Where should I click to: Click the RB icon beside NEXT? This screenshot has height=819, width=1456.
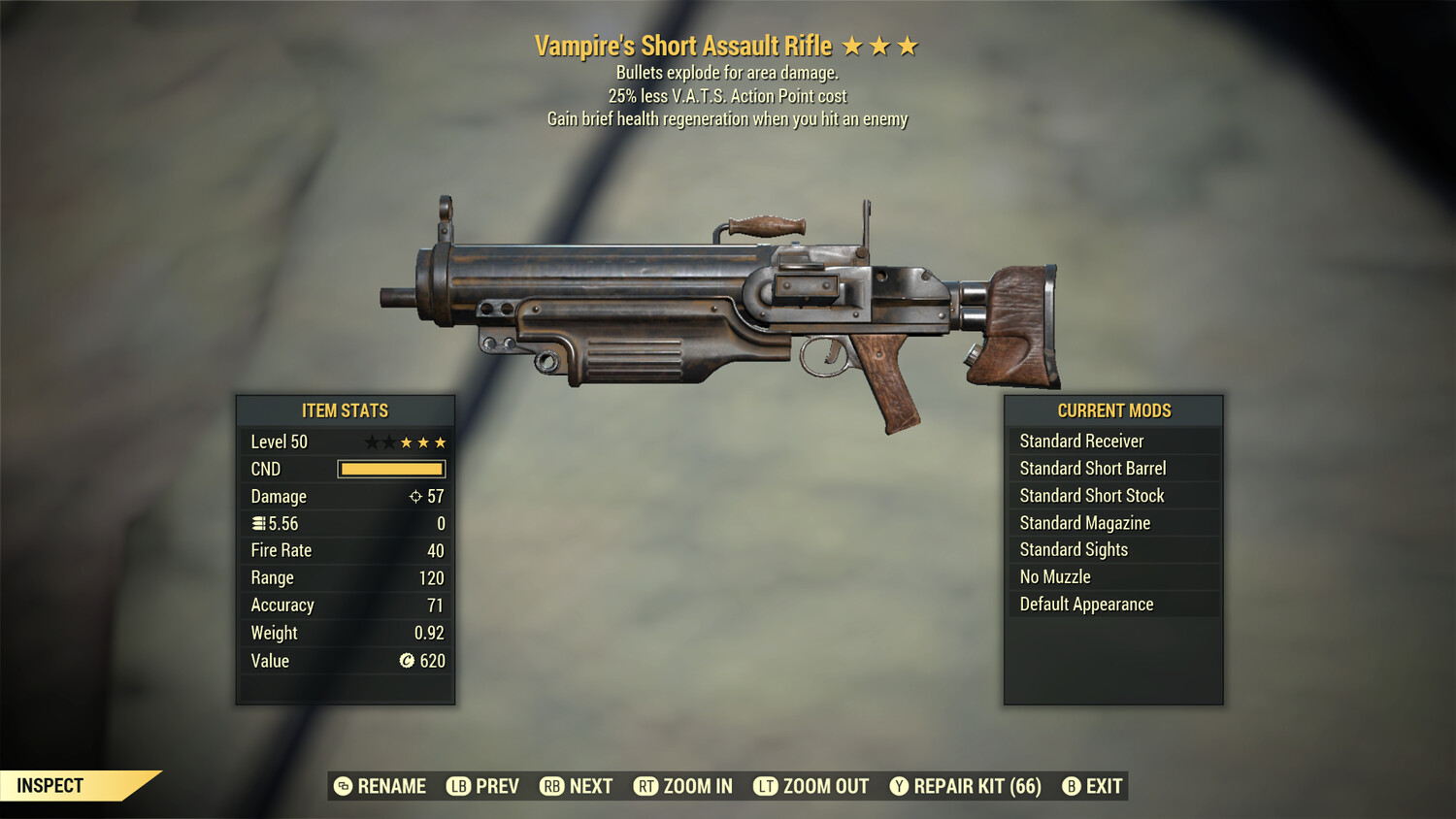tap(551, 786)
